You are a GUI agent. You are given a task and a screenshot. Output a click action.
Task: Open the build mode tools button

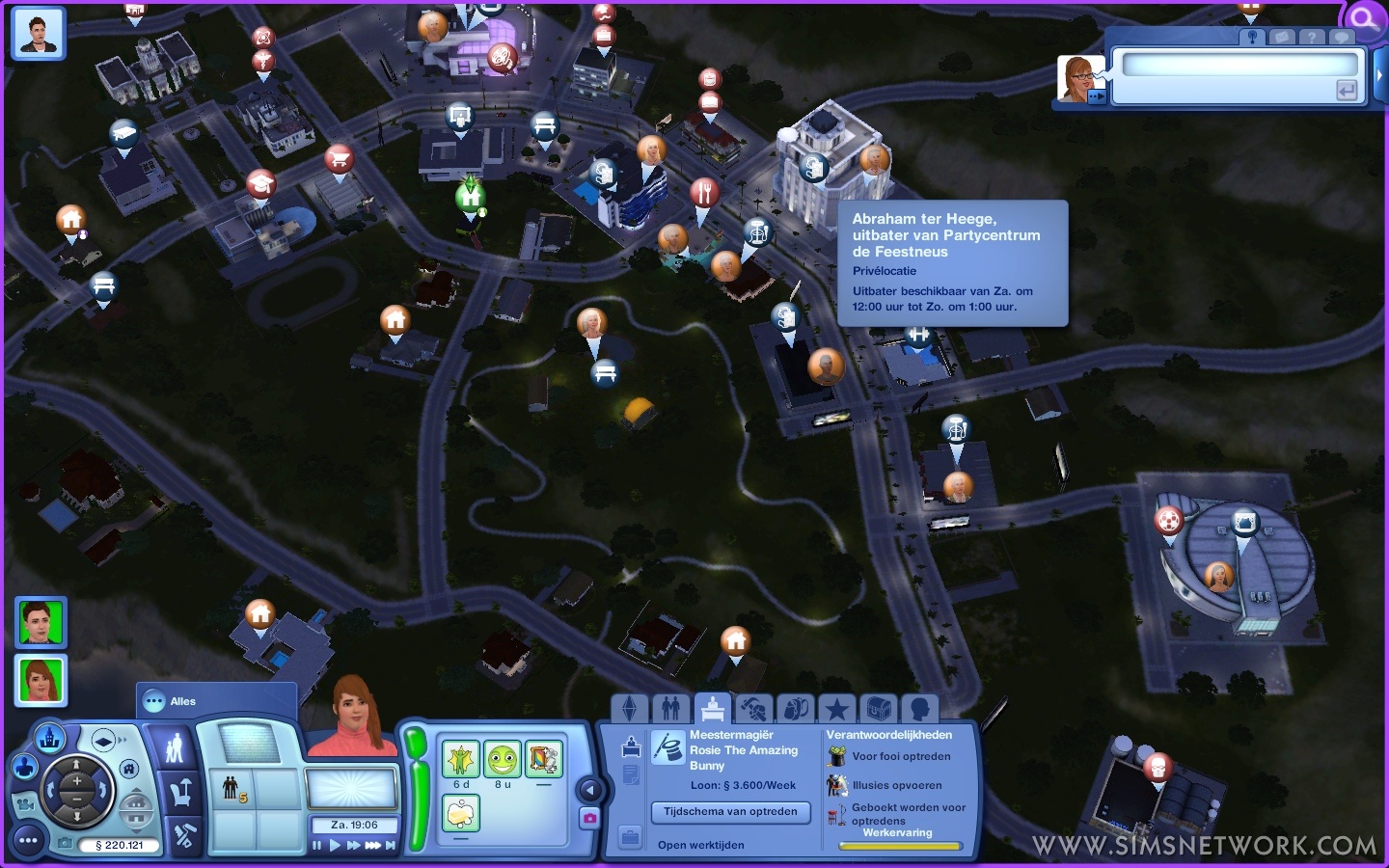pos(183,836)
